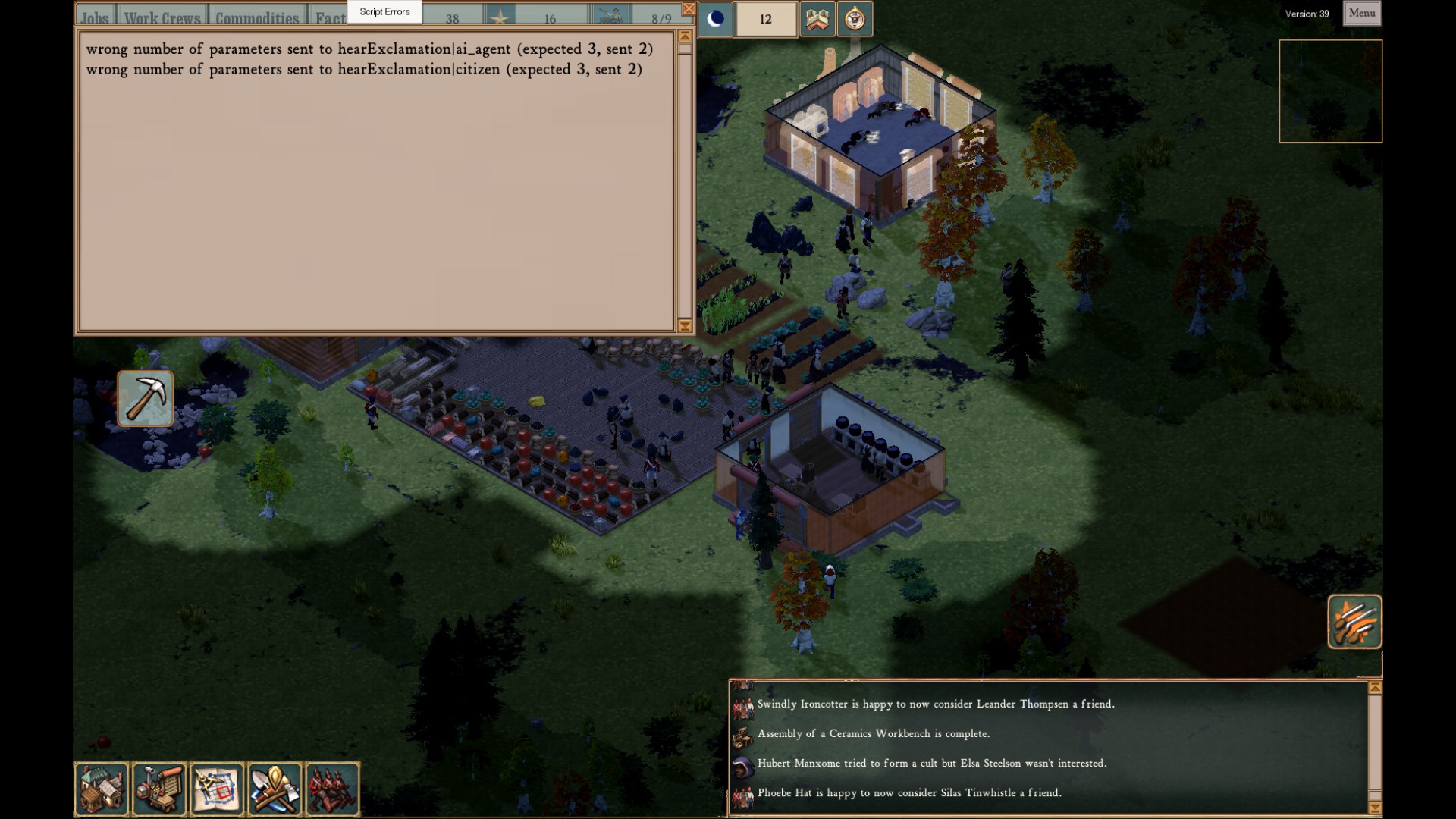Choose the blueprint zoning tool
Viewport: 1456px width, 819px height.
218,789
